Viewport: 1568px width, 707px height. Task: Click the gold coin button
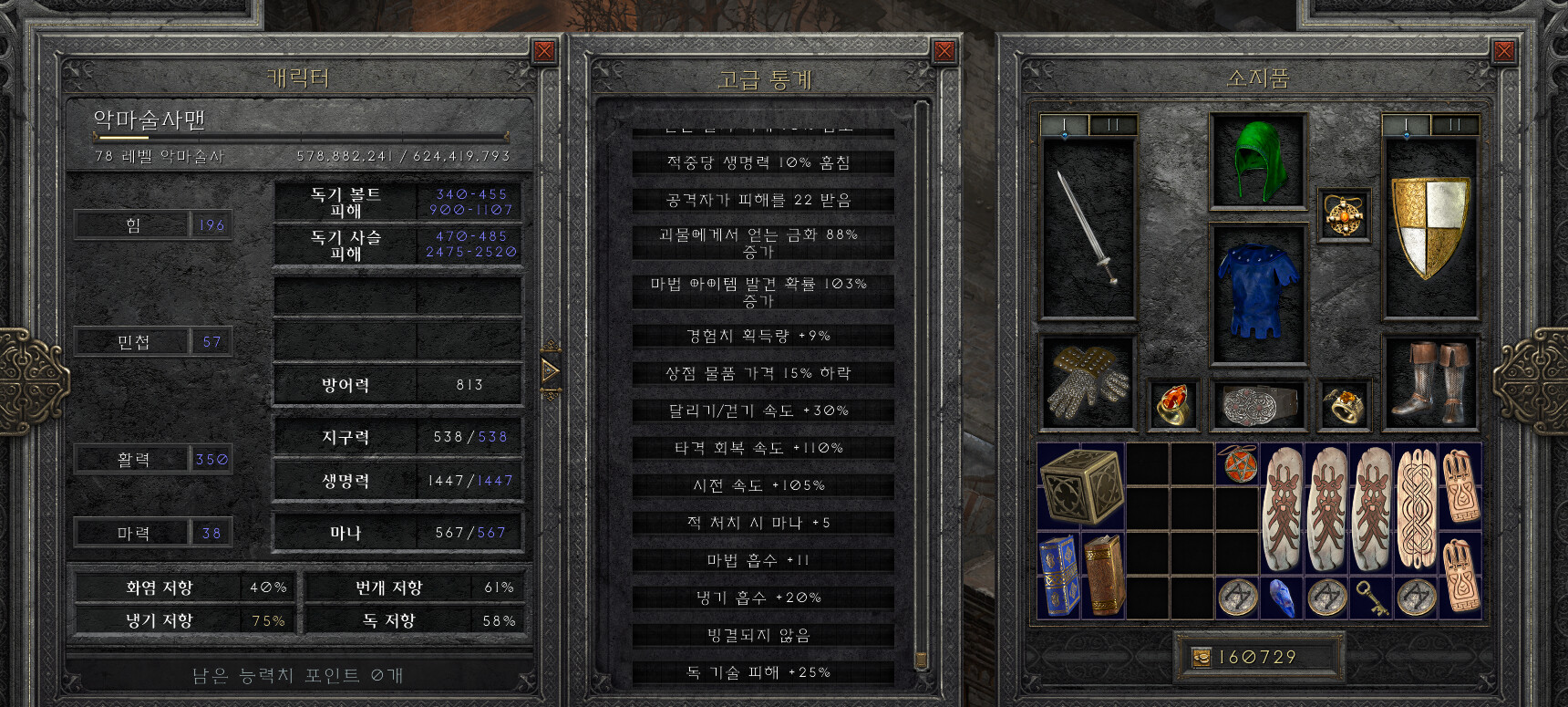click(1202, 658)
